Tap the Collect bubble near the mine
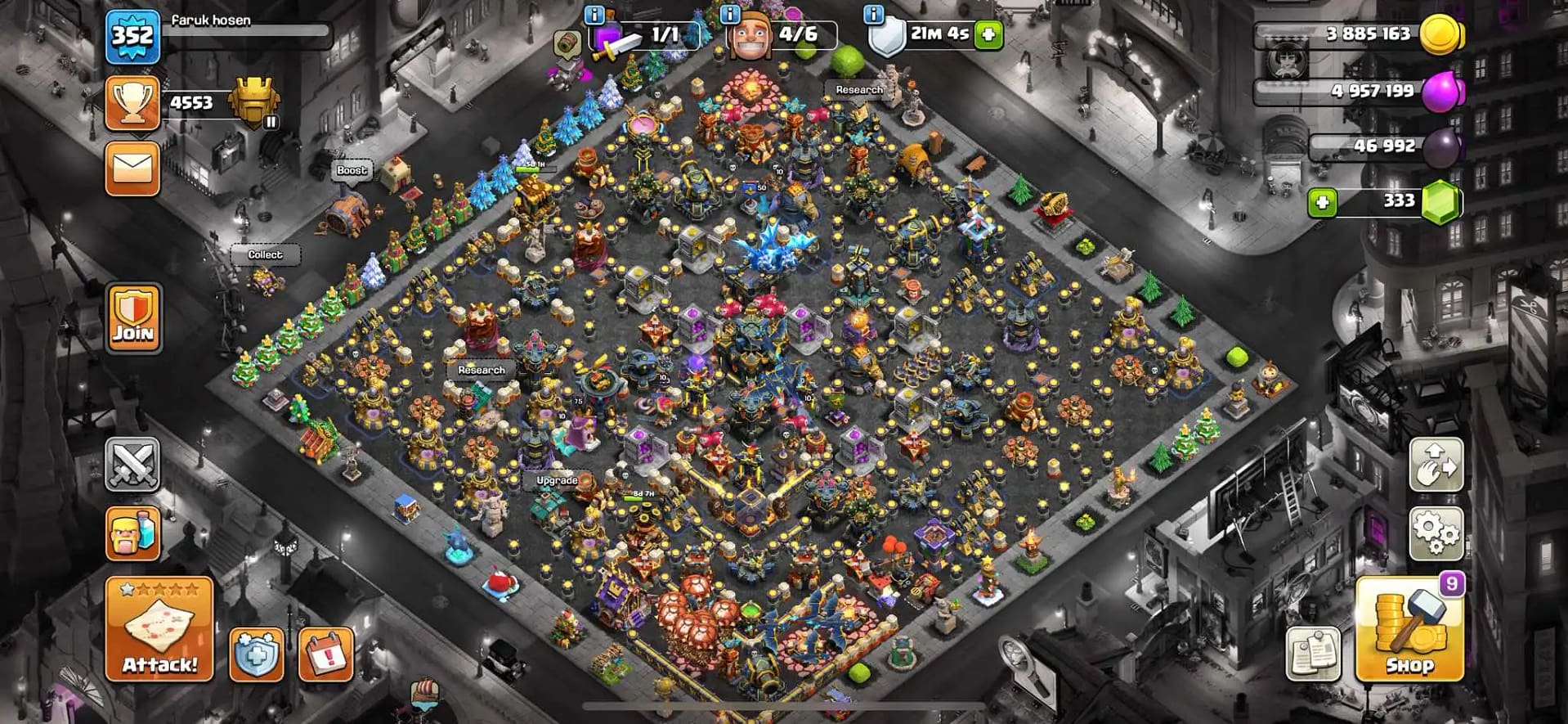 (x=264, y=254)
